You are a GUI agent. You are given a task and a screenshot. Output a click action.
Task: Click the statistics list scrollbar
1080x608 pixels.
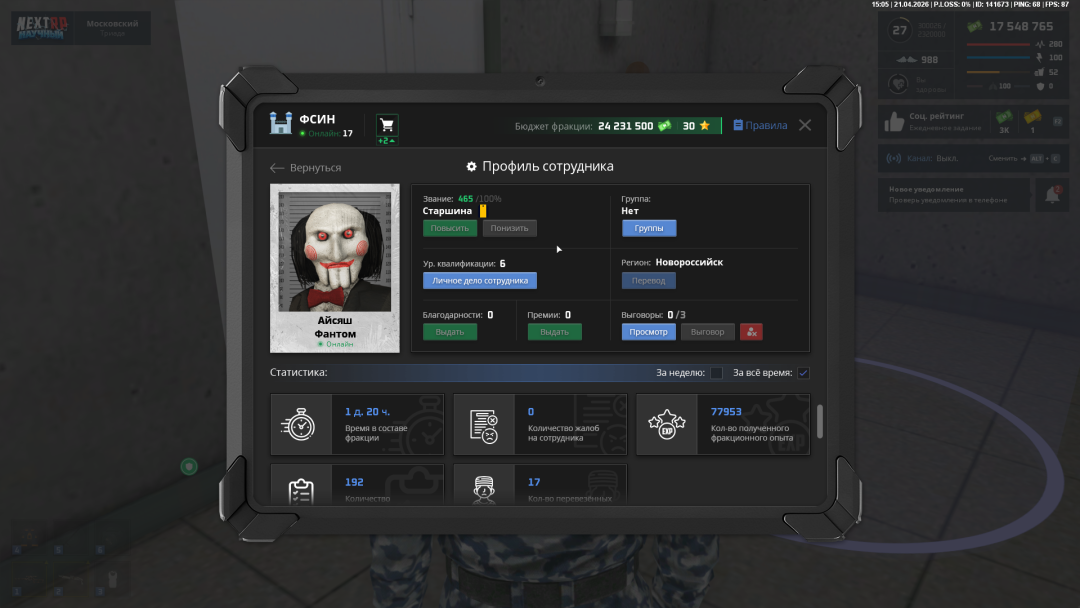point(820,421)
